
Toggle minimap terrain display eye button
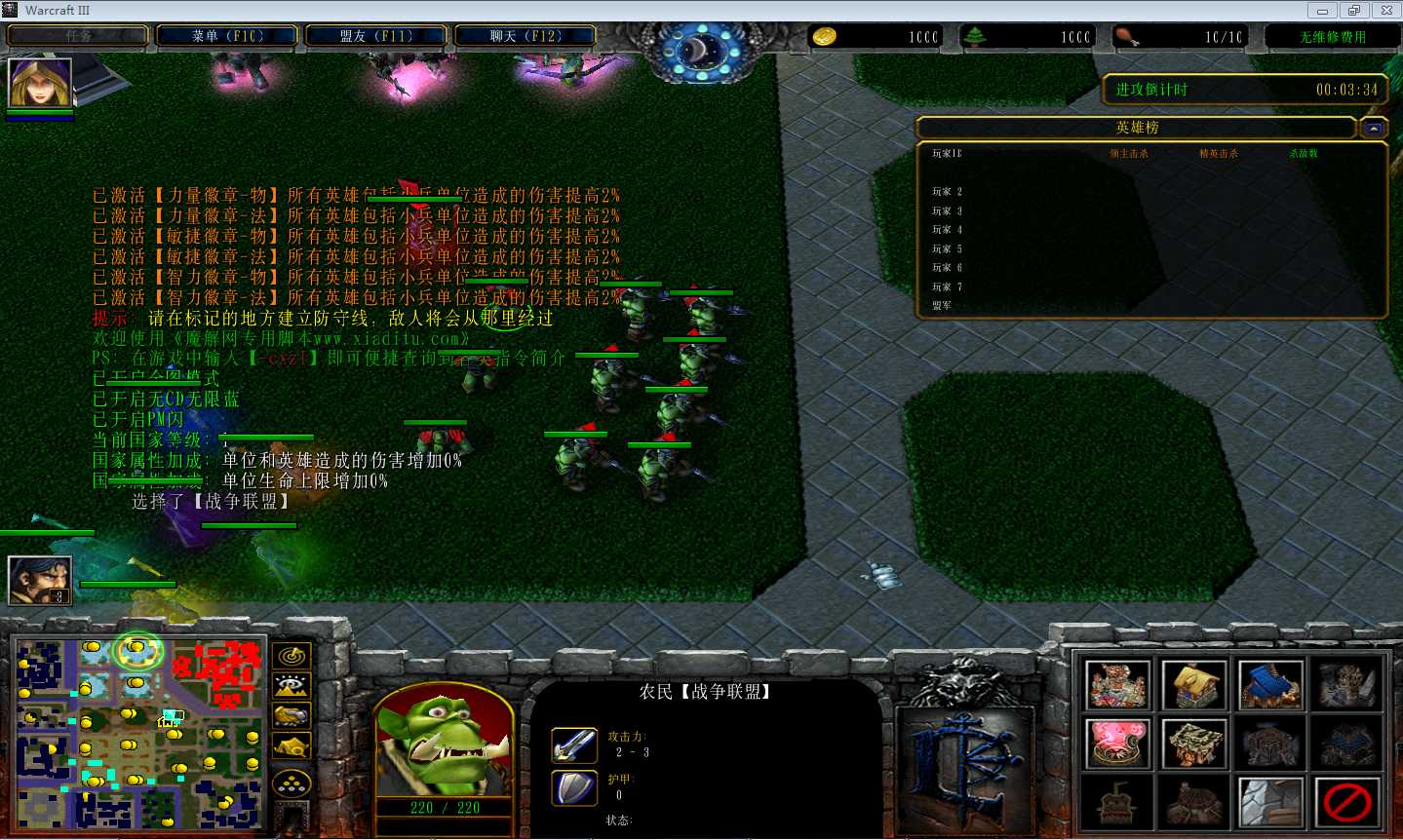[292, 687]
